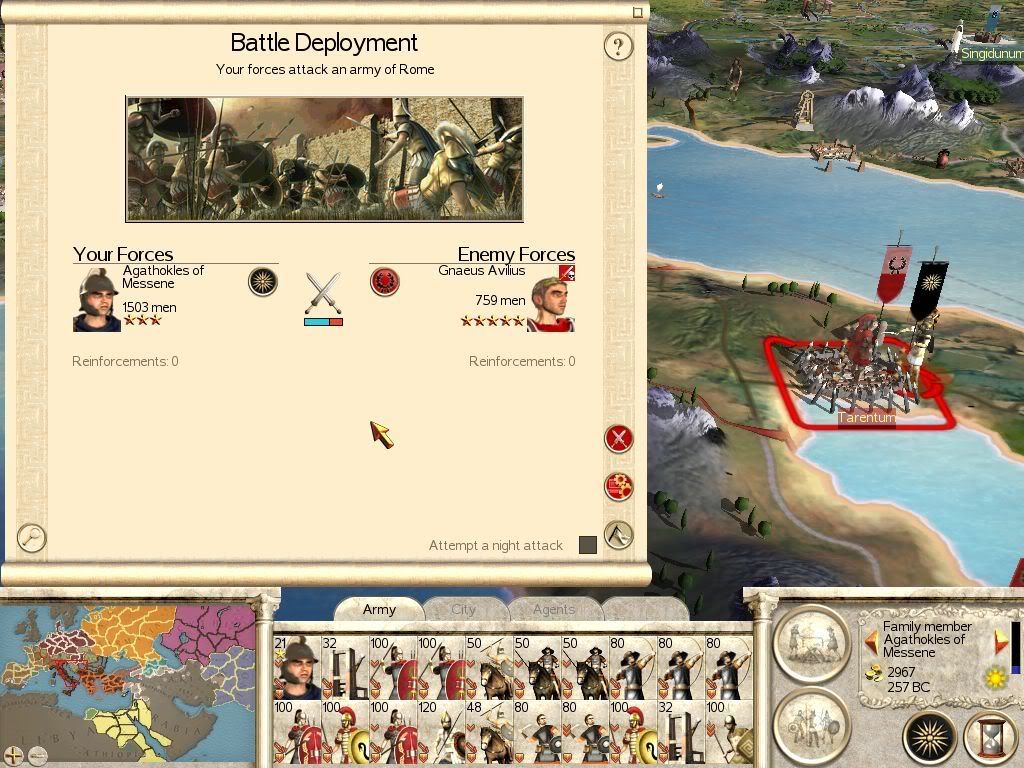Pick the 120-man infantry unit card
This screenshot has height=768, width=1024.
coord(443,731)
